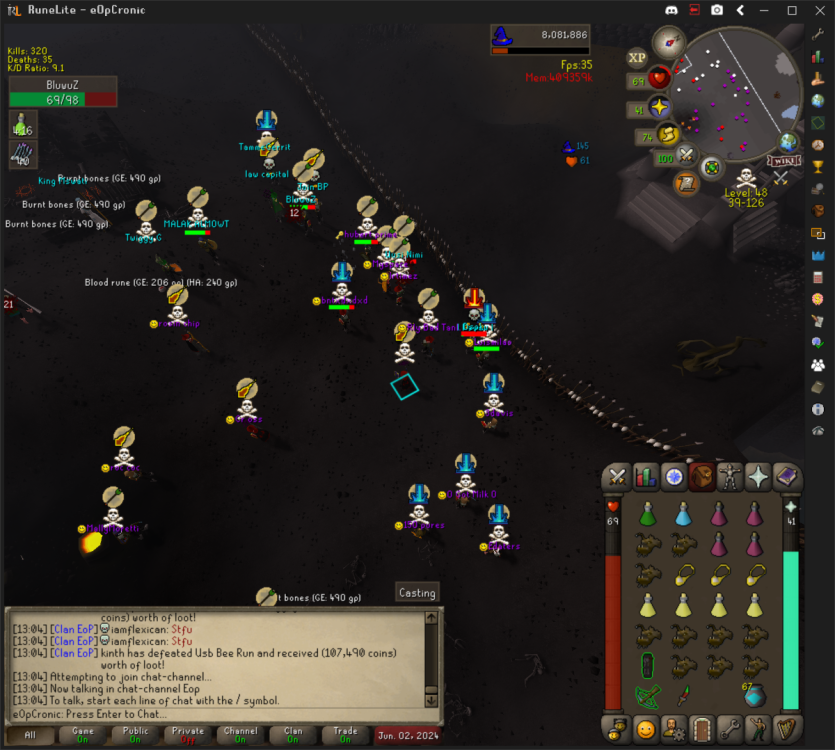Viewport: 835px width, 750px height.
Task: Select the green potion in inventory
Action: pos(647,515)
